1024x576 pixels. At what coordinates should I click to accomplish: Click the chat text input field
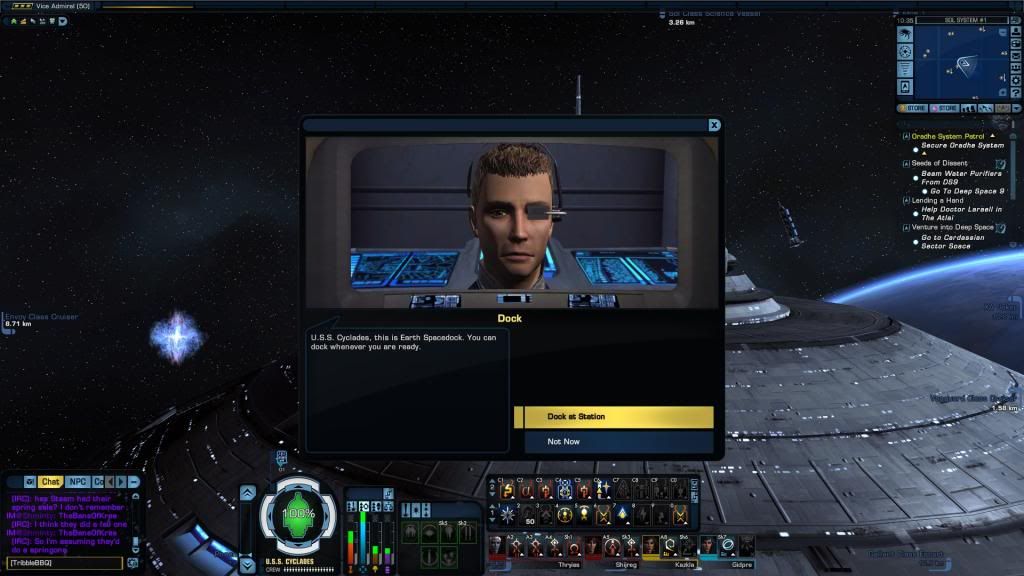coord(65,563)
